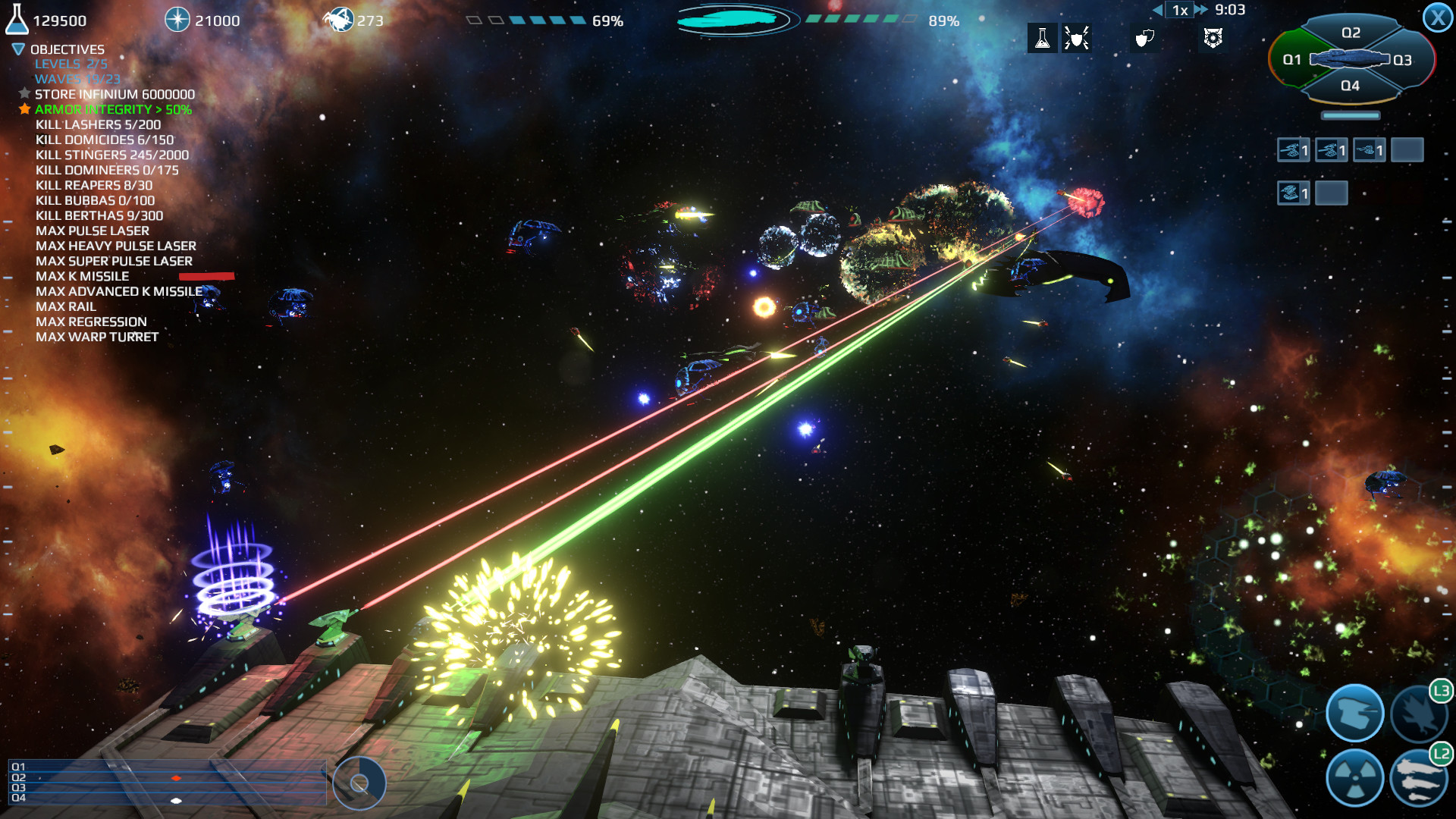Select the Q2 label in the bottom-left panel
This screenshot has height=819, width=1456.
pos(20,777)
